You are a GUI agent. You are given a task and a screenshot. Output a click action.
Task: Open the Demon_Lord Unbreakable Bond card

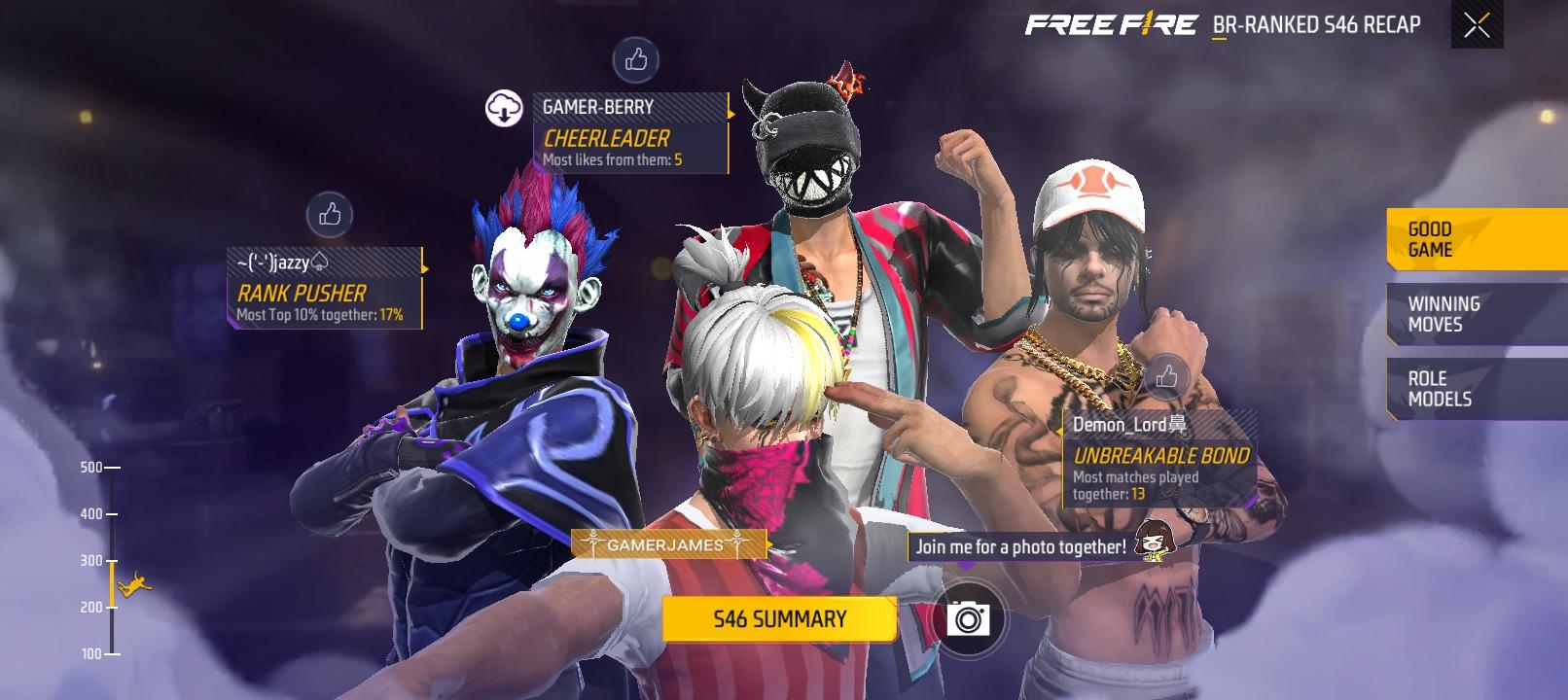click(1159, 459)
